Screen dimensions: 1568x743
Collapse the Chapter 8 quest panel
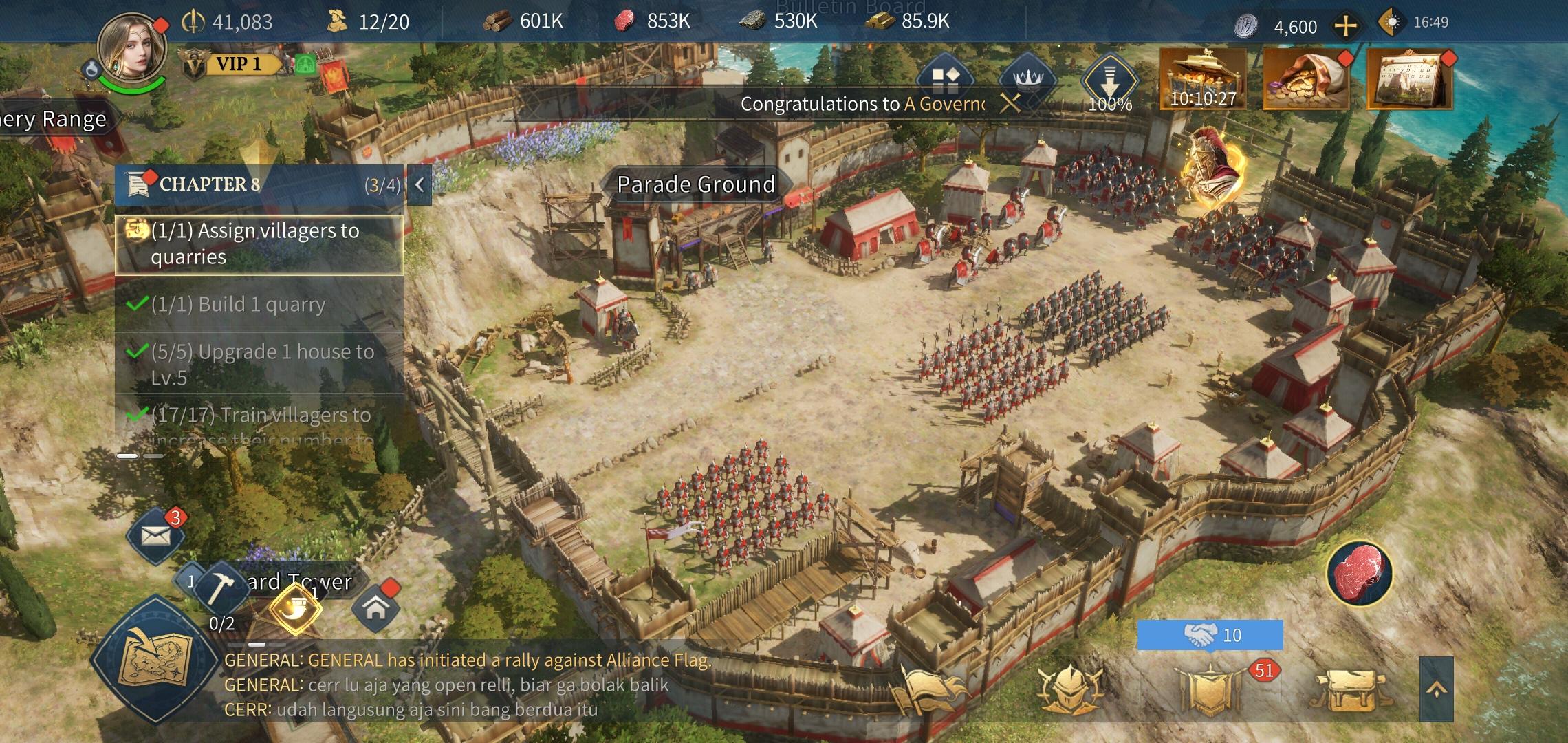(420, 184)
